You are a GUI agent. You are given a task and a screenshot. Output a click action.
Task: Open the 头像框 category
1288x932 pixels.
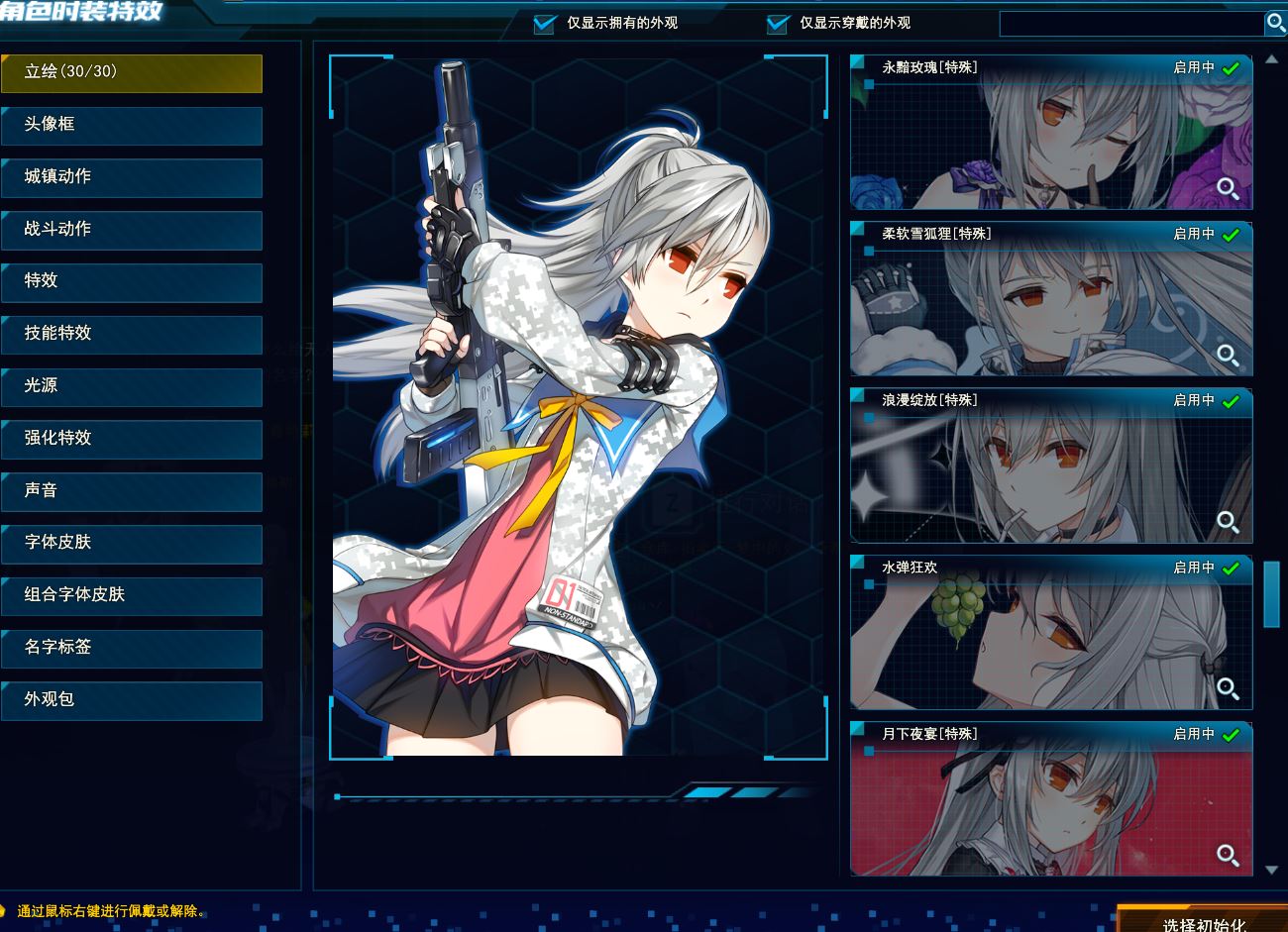coord(132,125)
